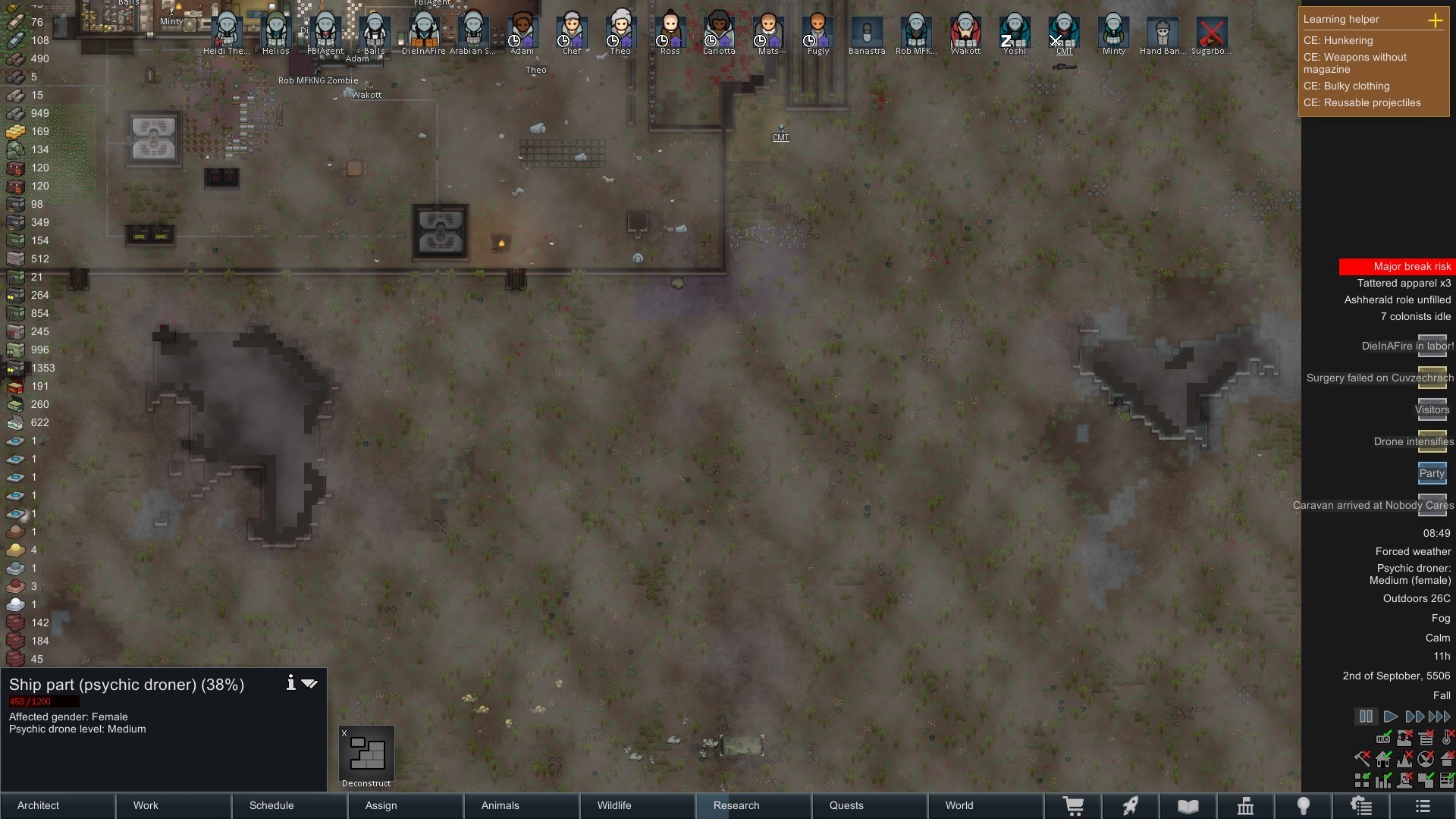1456x828 pixels.
Task: Click the lightbulb ideas icon
Action: click(1304, 806)
